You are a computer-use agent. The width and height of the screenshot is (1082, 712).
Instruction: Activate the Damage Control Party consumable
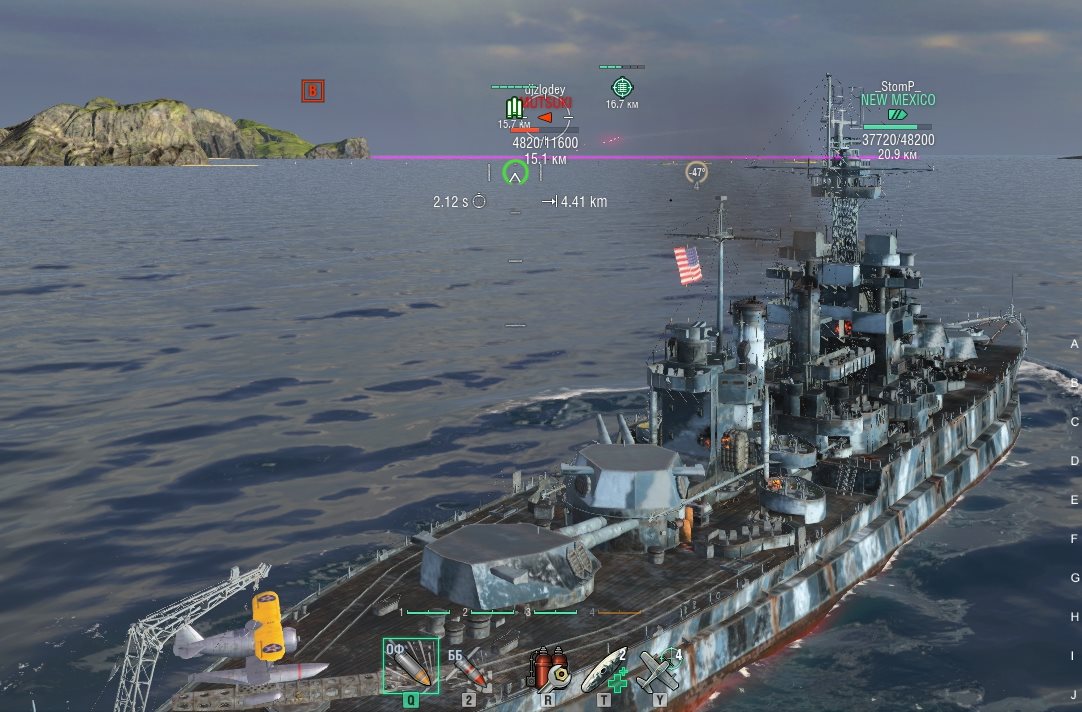point(547,669)
